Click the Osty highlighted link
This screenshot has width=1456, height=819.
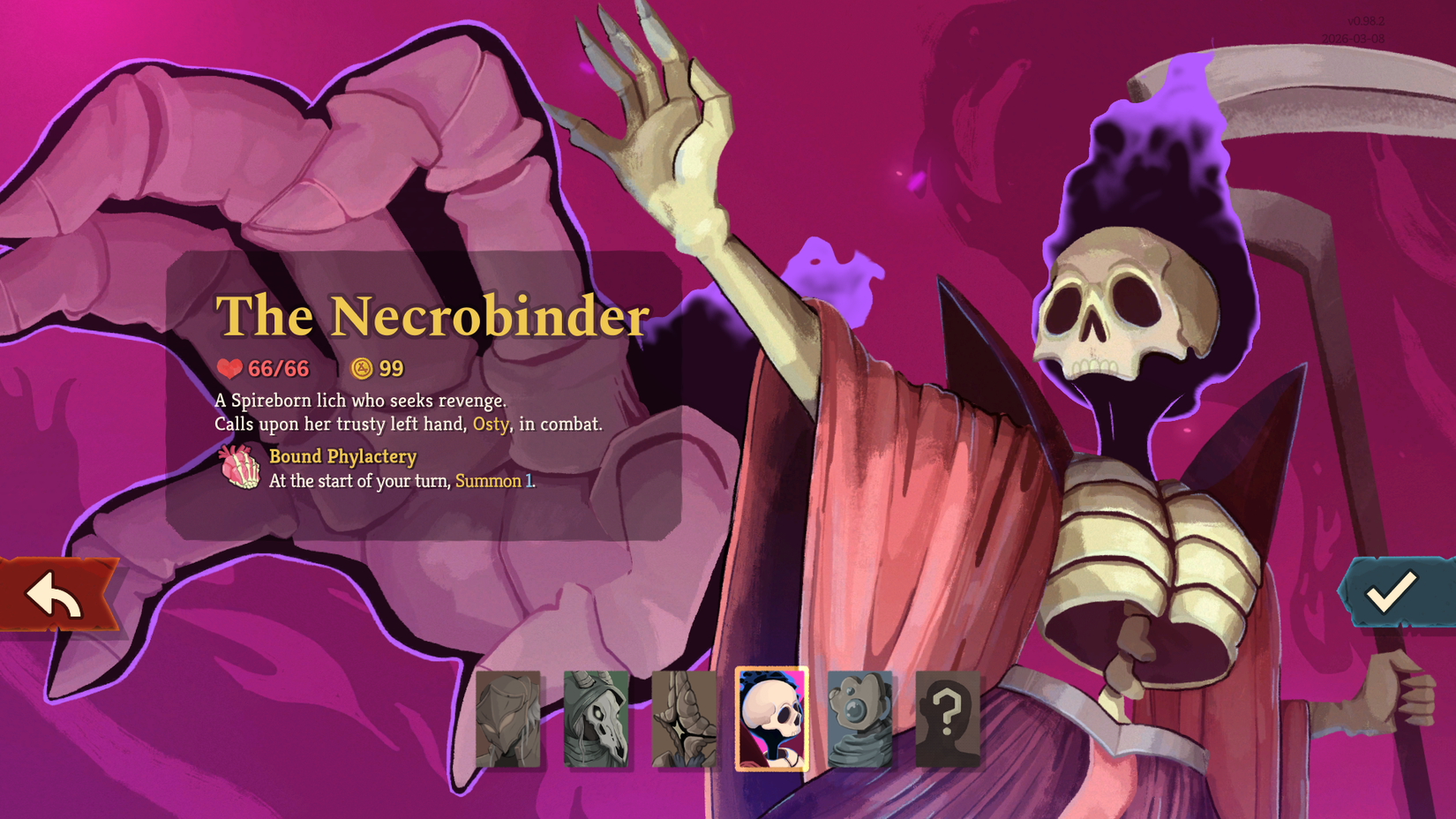click(x=492, y=425)
